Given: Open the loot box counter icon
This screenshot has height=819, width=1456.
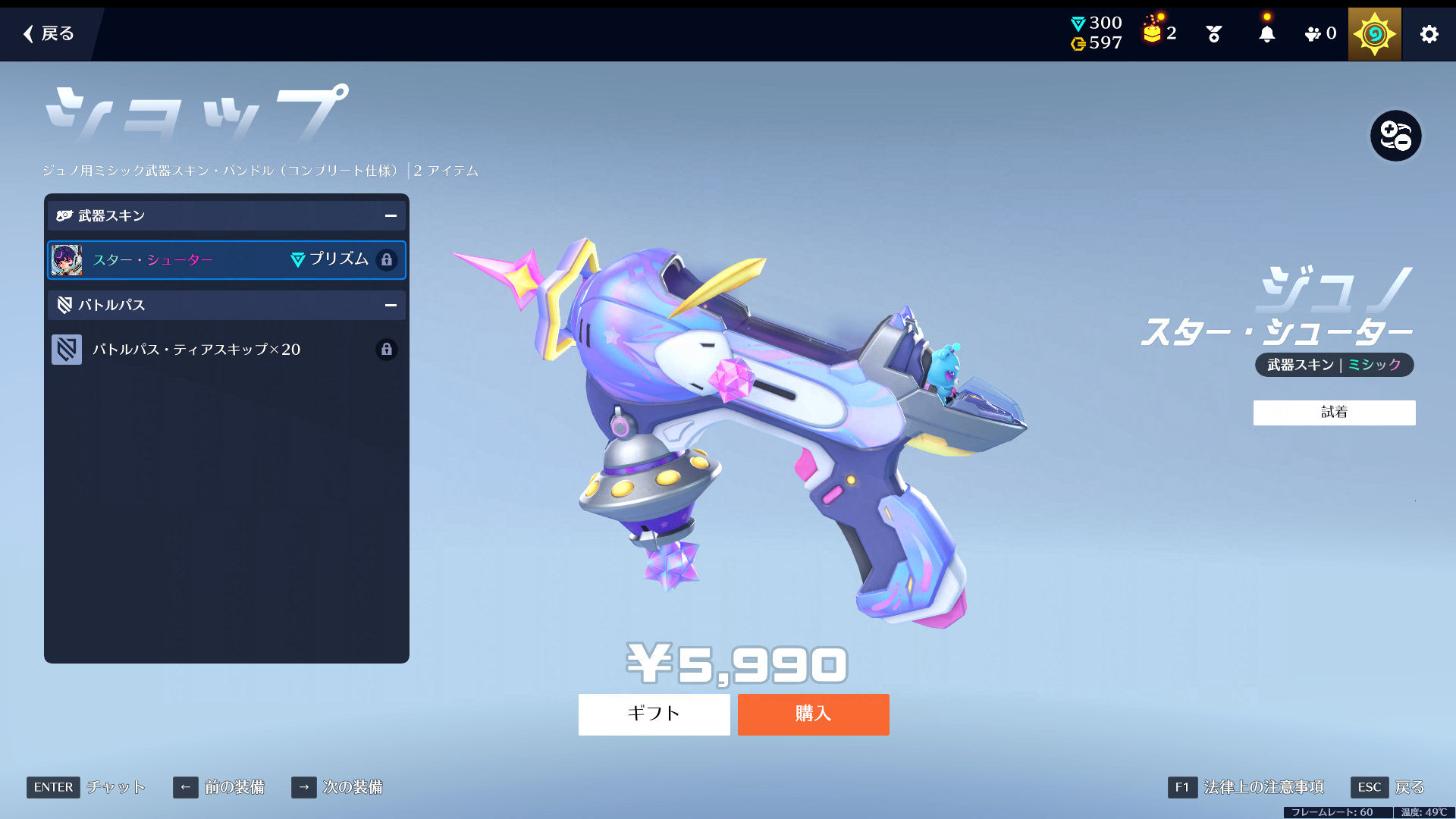Looking at the screenshot, I should [1159, 33].
